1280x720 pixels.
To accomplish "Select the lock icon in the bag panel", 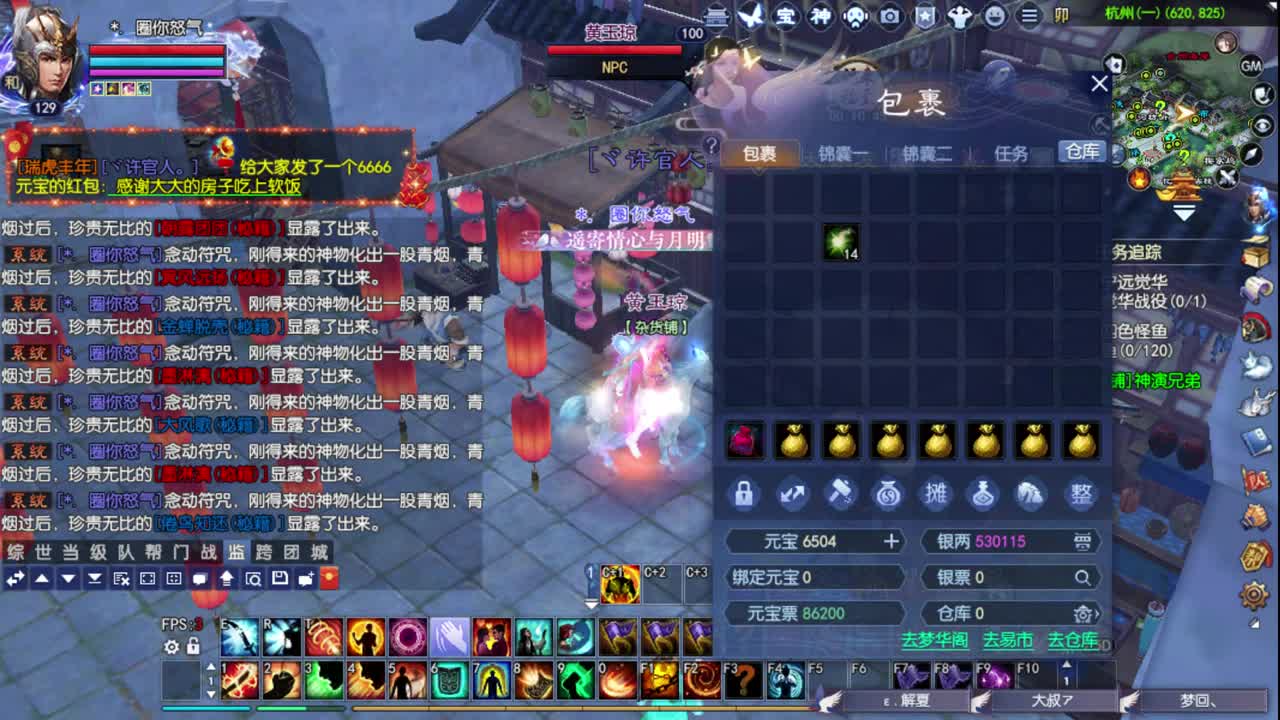I will point(744,494).
